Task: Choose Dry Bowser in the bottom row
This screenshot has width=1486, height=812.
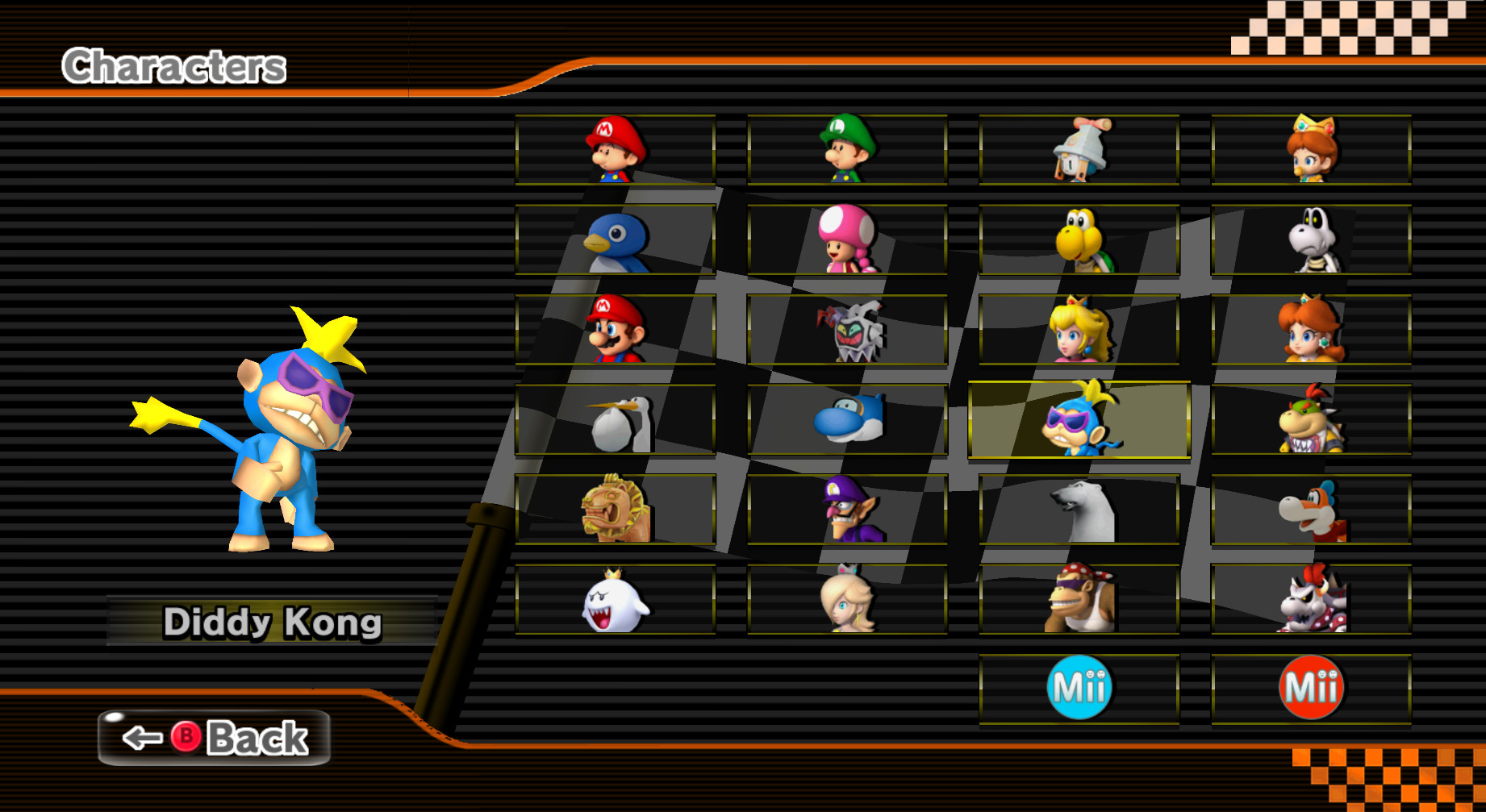Action: [x=1311, y=605]
